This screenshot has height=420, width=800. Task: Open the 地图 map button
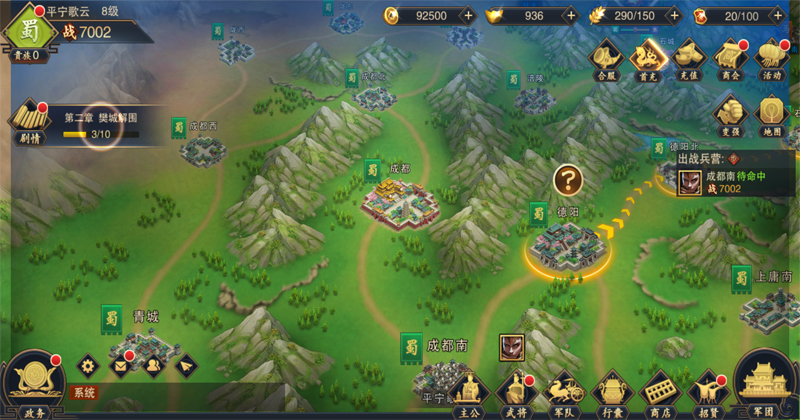tap(770, 113)
